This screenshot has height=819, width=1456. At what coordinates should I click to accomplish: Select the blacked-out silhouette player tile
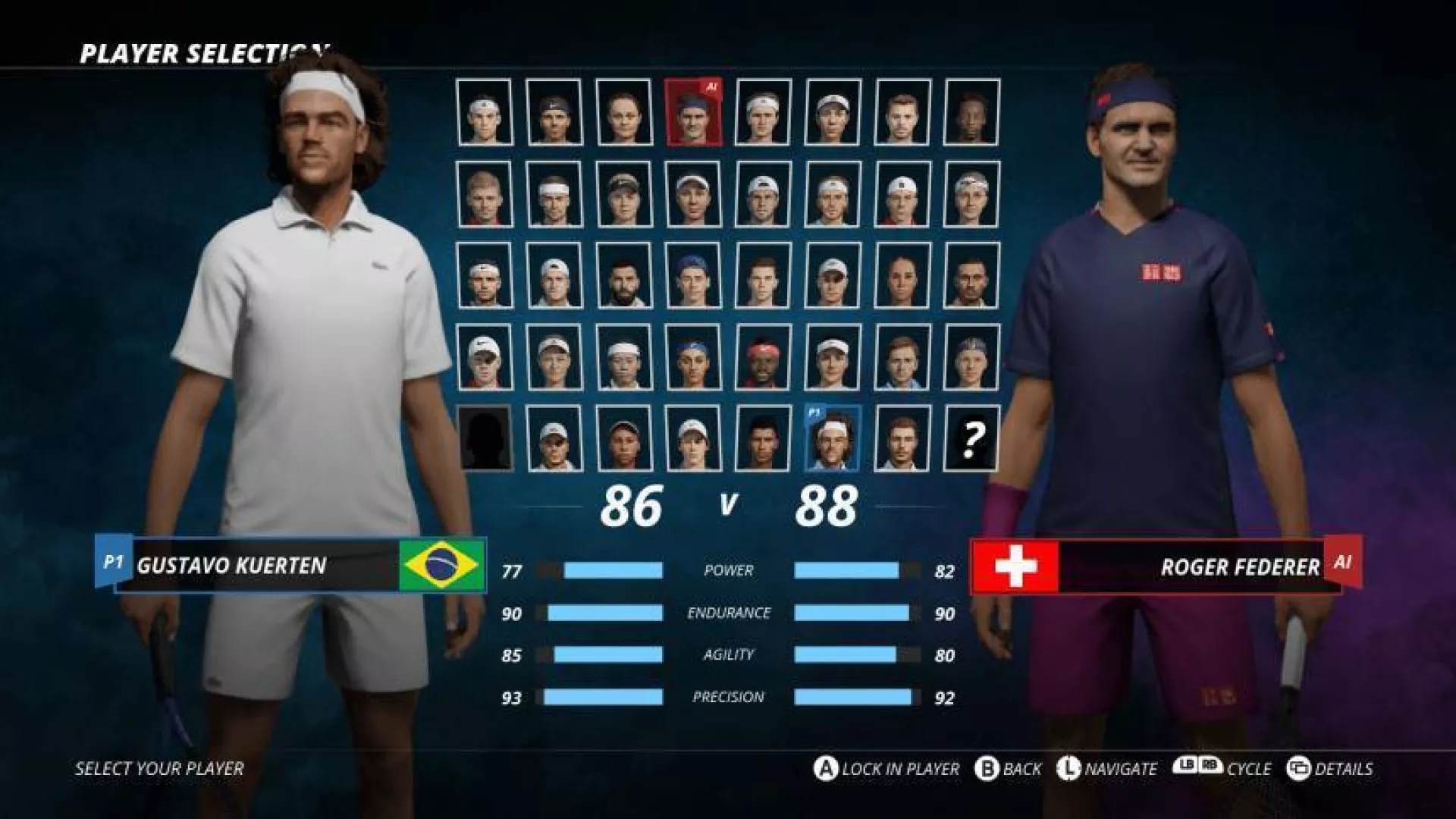485,438
